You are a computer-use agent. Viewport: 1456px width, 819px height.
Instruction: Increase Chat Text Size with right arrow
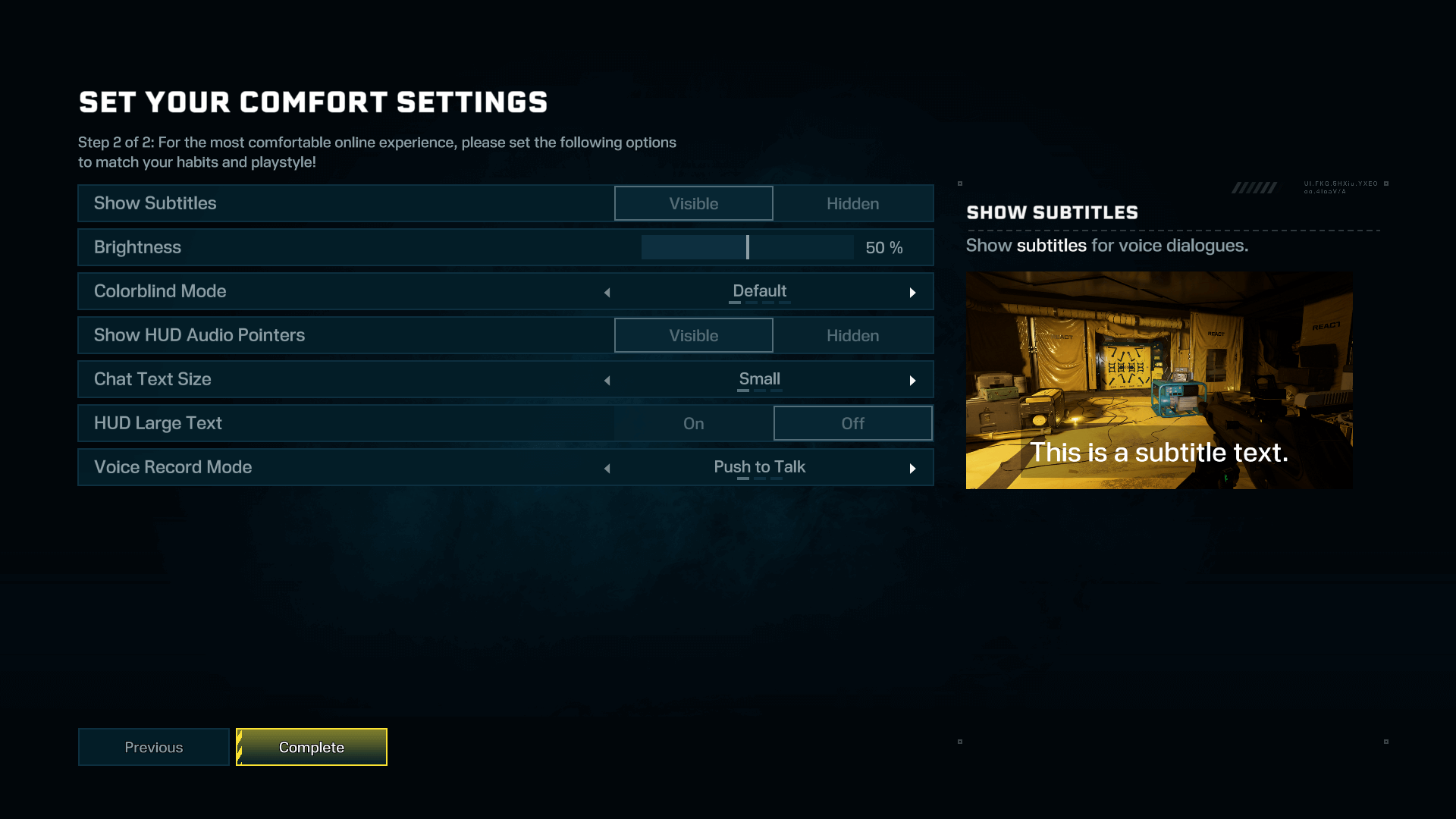tap(913, 379)
